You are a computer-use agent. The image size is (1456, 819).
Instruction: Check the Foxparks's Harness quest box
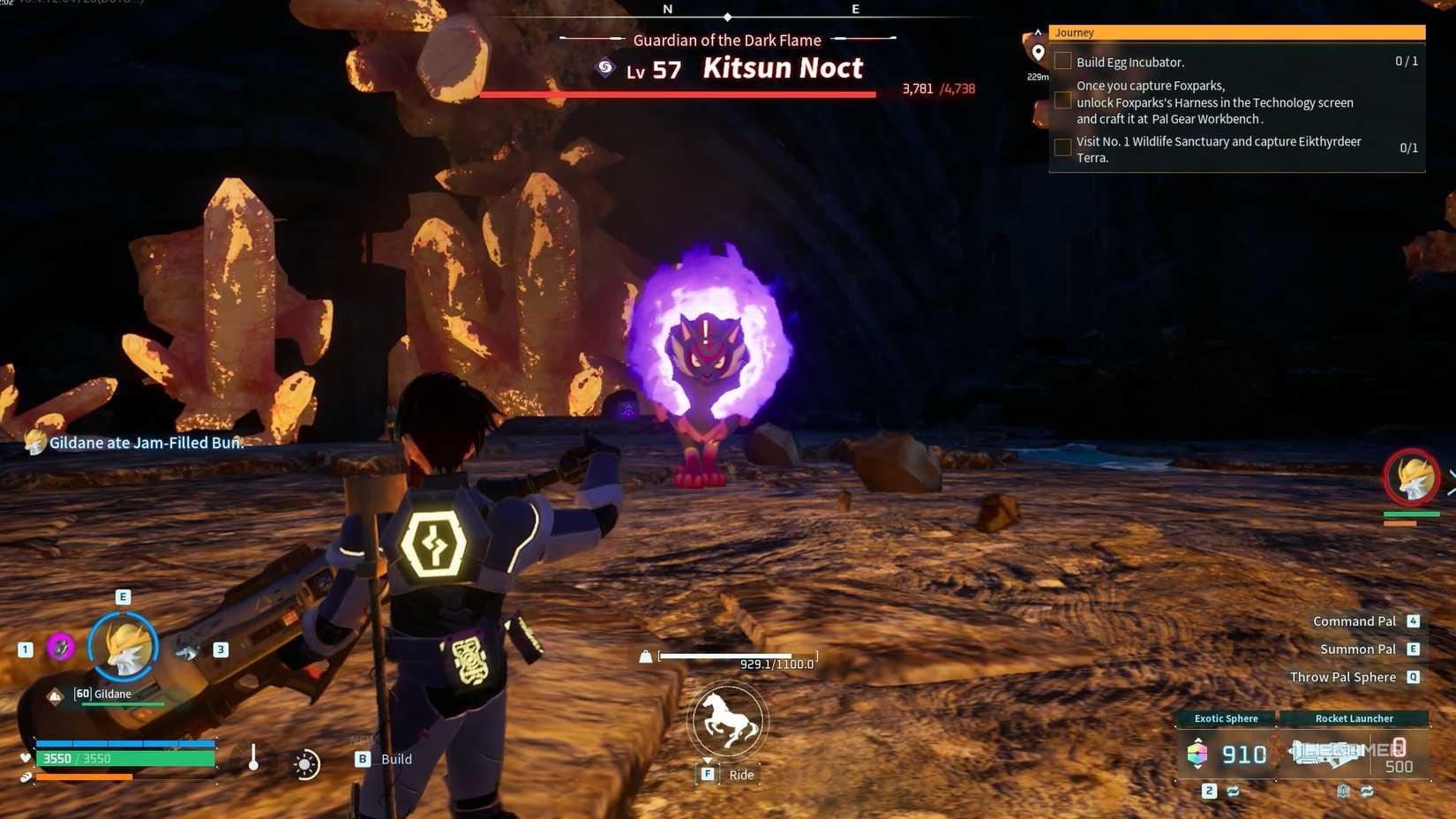pos(1062,100)
